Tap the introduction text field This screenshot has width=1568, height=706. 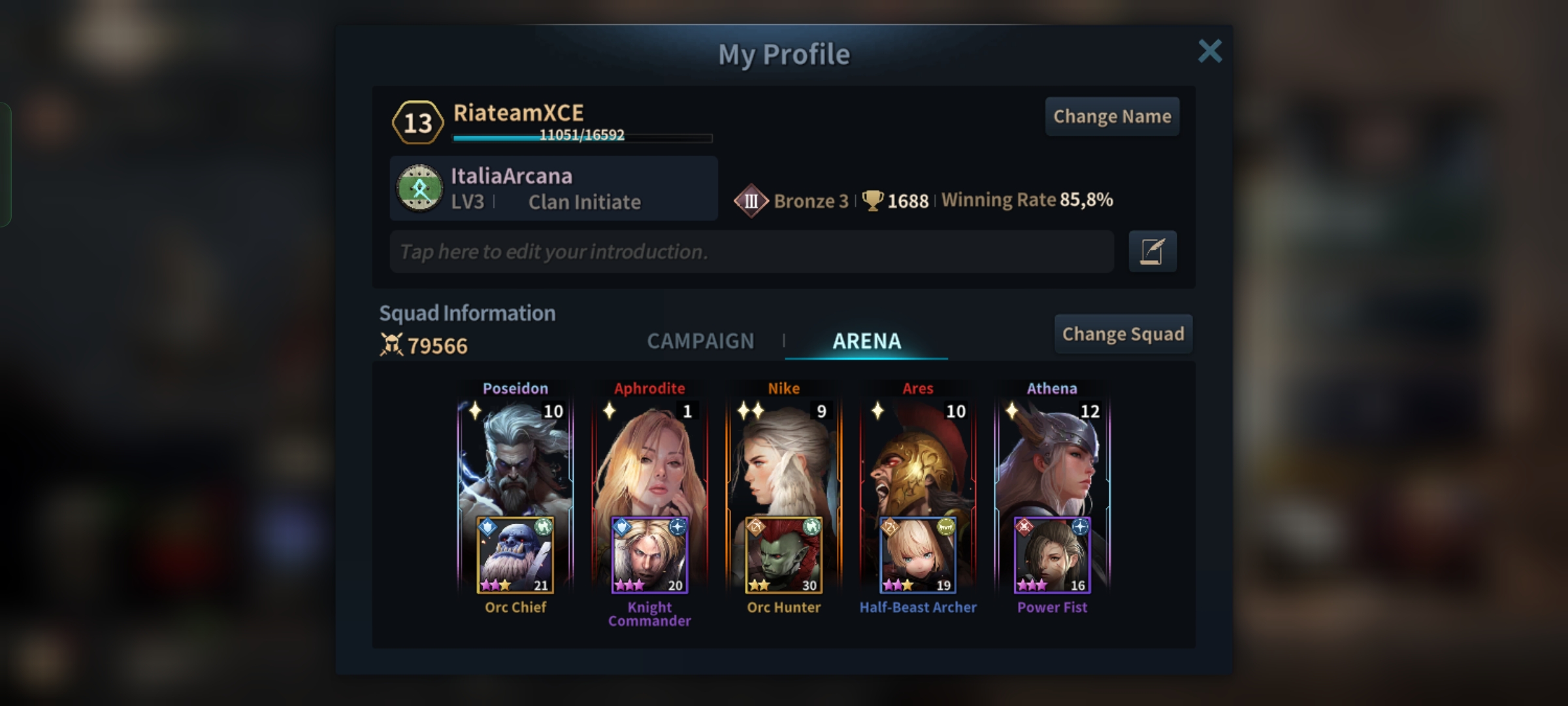751,252
